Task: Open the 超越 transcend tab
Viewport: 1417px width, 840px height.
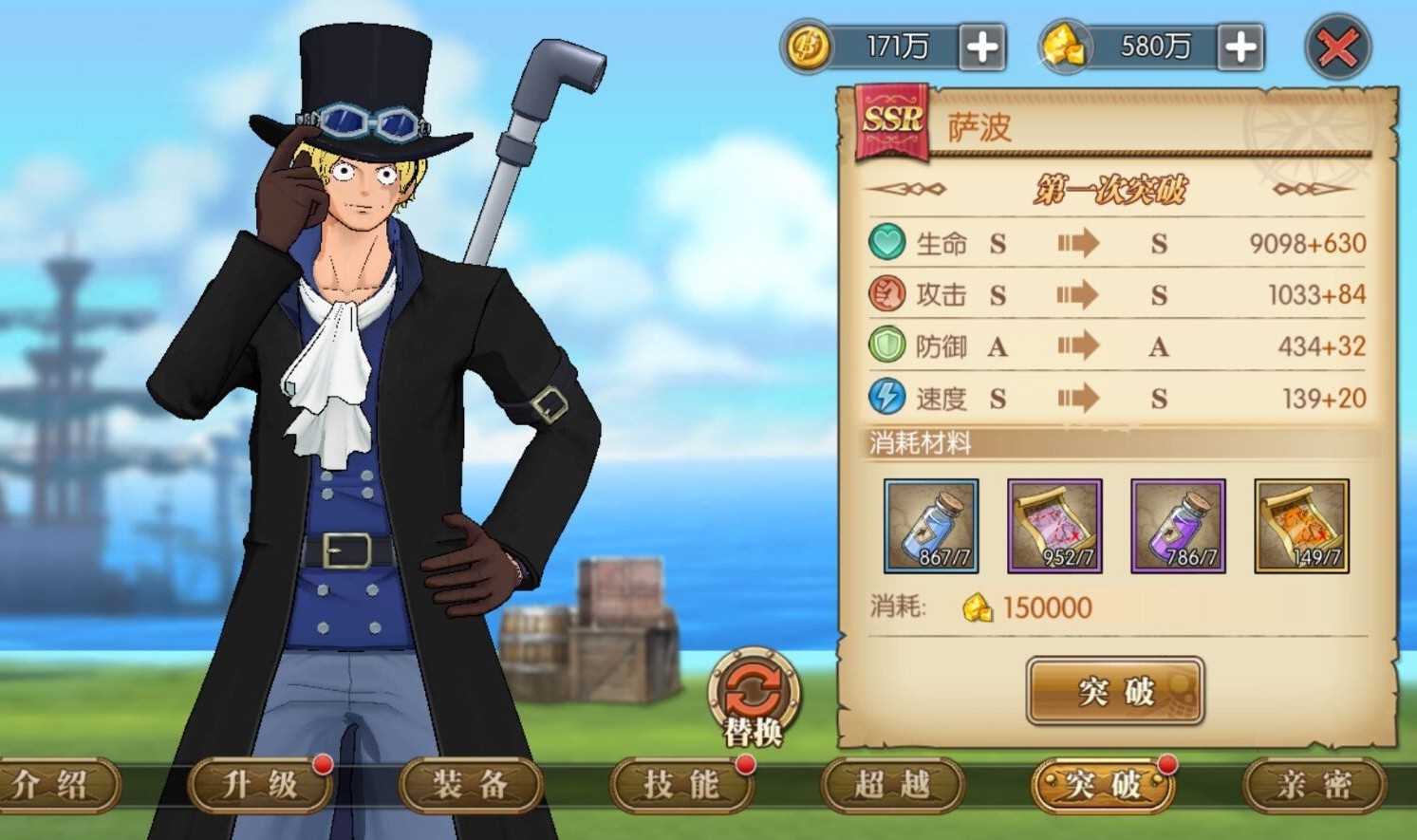Action: 892,785
